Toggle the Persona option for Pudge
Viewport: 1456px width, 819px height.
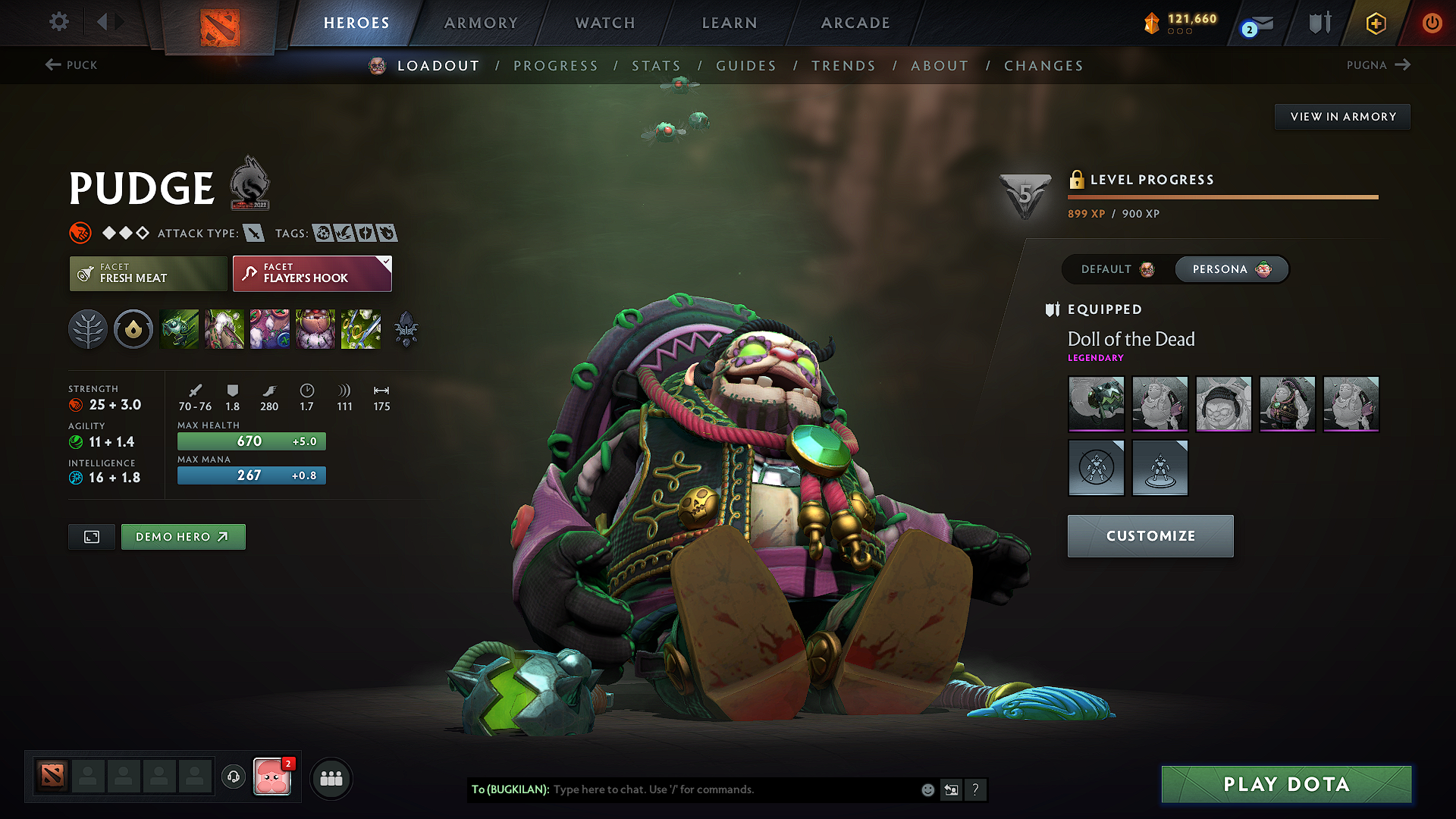click(1231, 269)
